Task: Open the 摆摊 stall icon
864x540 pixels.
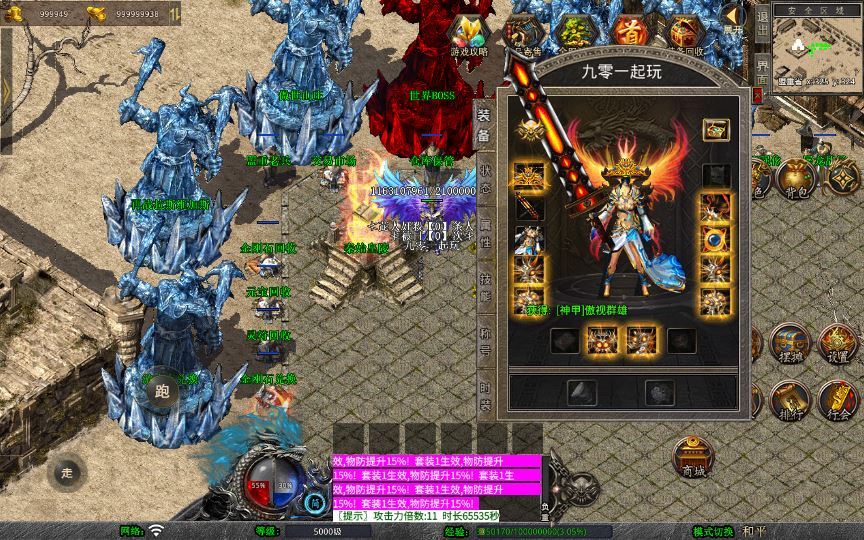Action: tap(788, 343)
